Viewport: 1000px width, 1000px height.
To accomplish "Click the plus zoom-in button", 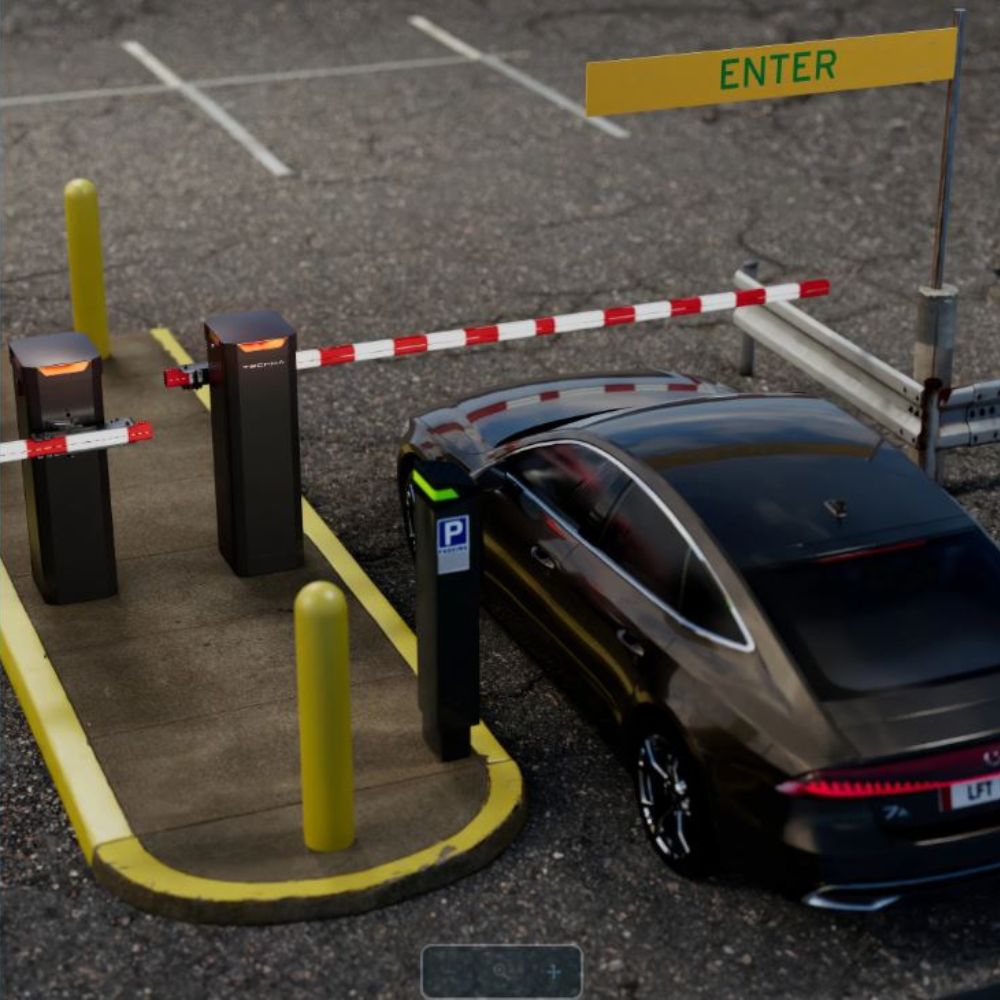I will pos(554,971).
